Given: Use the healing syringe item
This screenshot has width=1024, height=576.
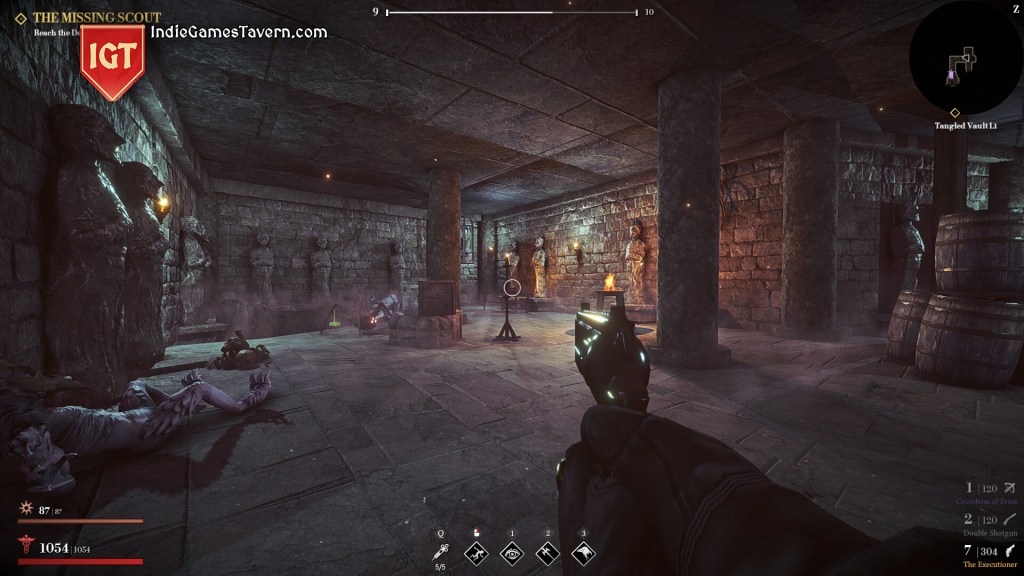Looking at the screenshot, I should click(440, 552).
